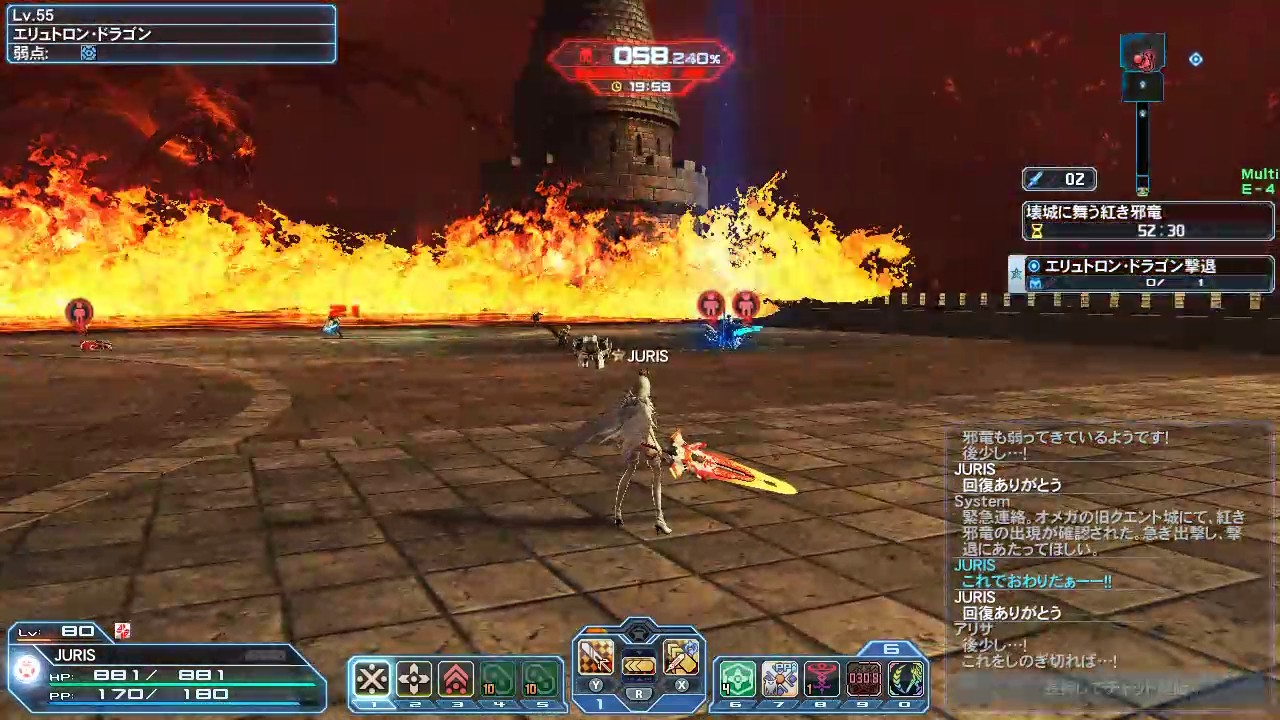Use the red chevron skill icon

(x=456, y=680)
